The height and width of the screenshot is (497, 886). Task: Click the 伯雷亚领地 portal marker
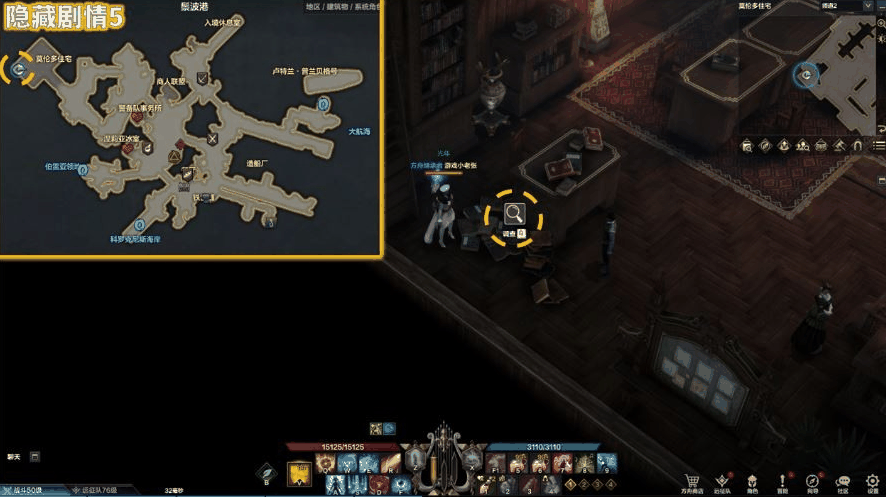pyautogui.click(x=82, y=170)
